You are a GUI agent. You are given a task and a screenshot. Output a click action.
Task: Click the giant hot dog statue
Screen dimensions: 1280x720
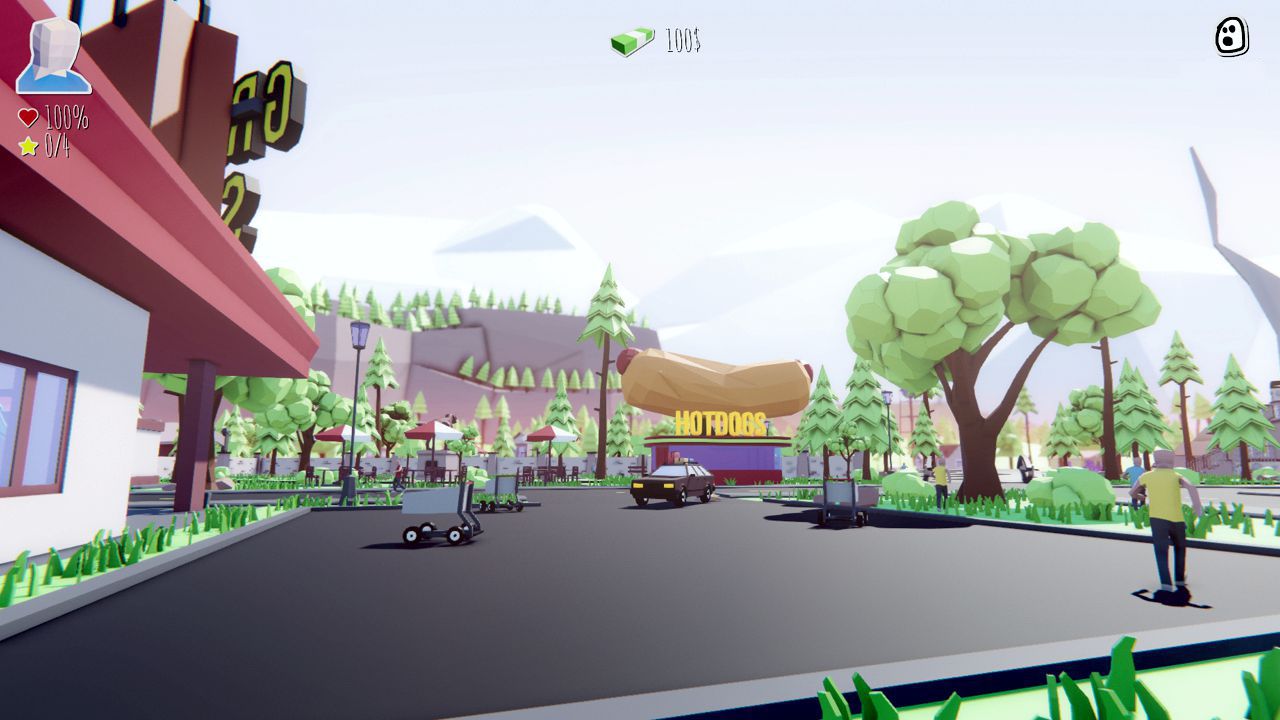click(716, 381)
